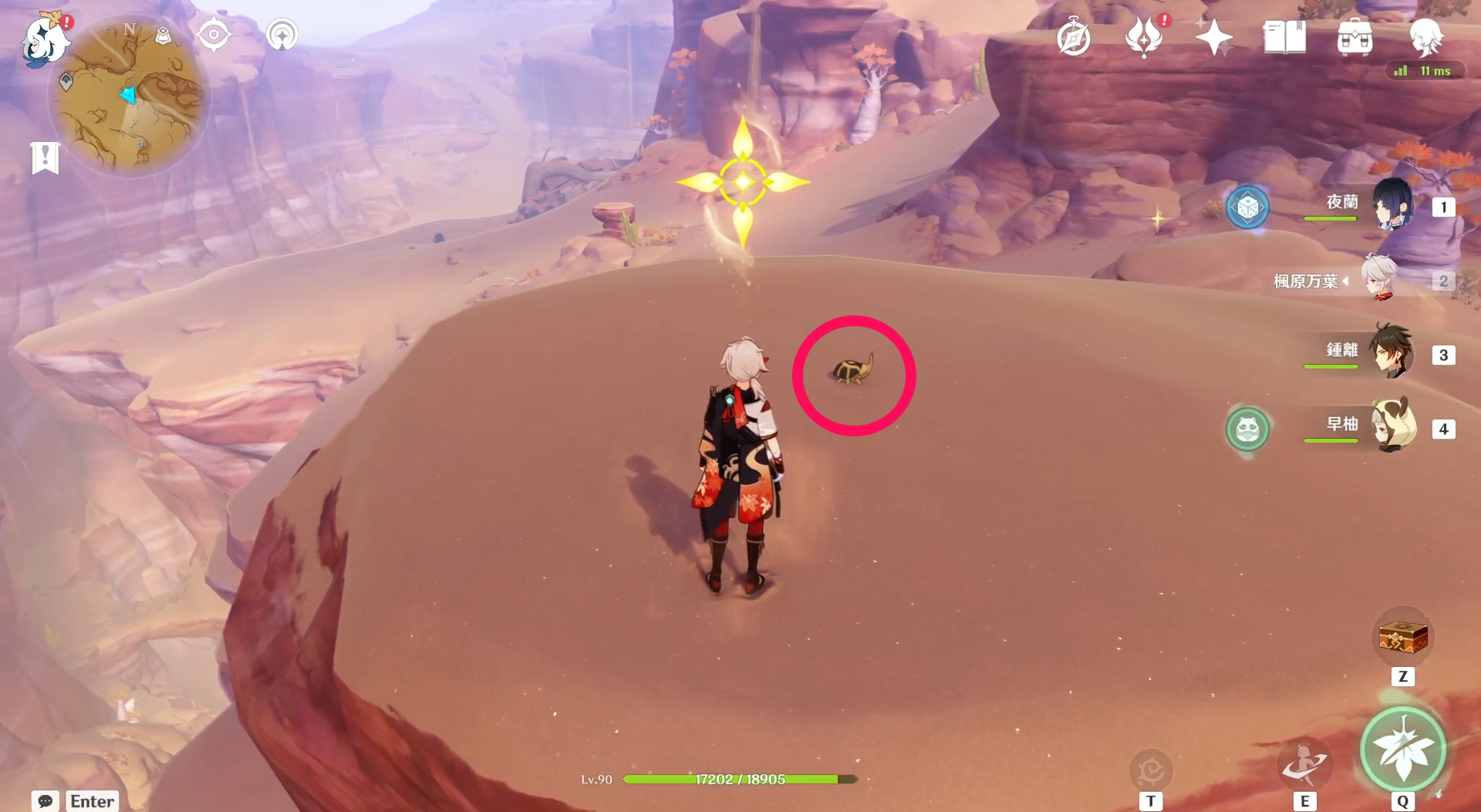Open the Battle Pass wings icon
Image resolution: width=1481 pixels, height=812 pixels.
1145,35
